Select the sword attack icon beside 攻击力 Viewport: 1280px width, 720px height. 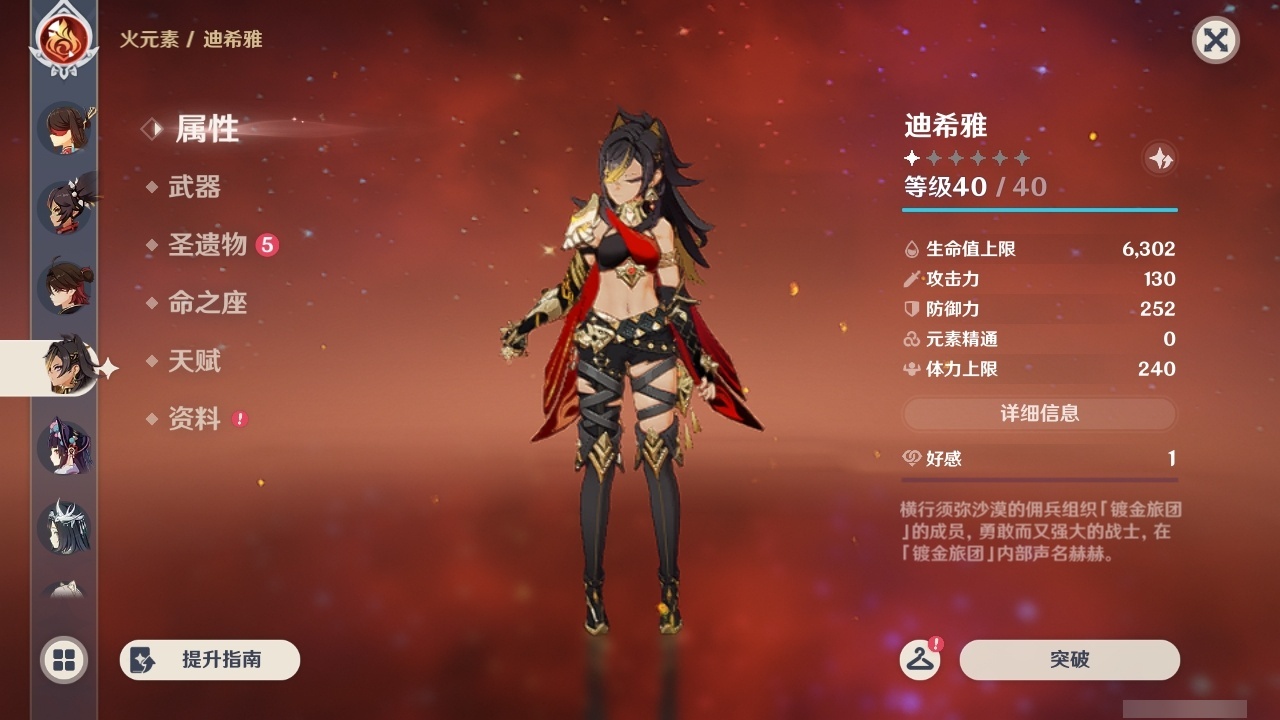[x=911, y=279]
